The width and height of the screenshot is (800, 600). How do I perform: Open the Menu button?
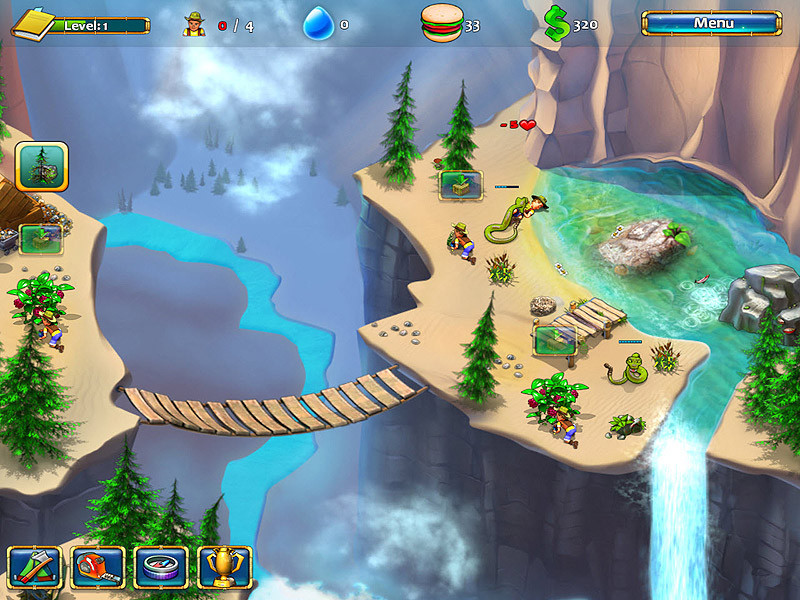(x=712, y=23)
